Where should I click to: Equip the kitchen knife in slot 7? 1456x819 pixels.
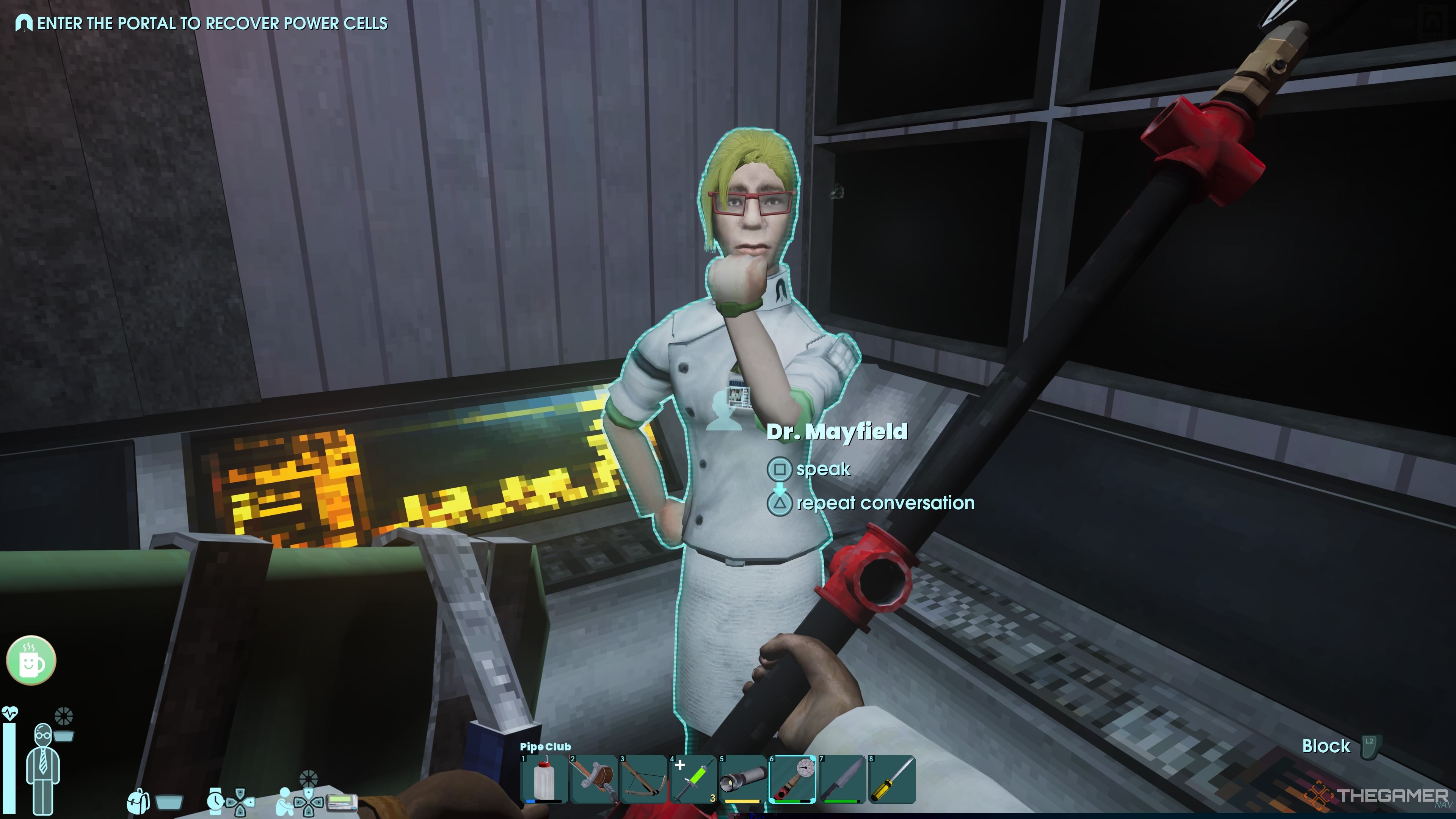pos(842,780)
